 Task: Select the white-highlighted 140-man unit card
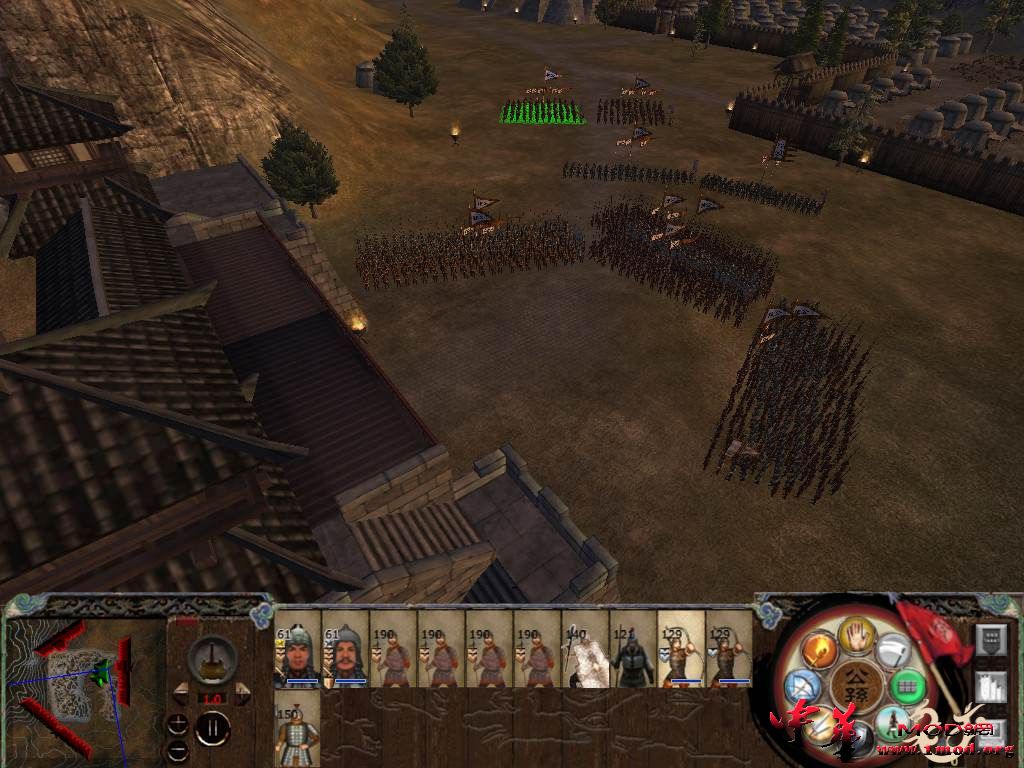coord(585,648)
